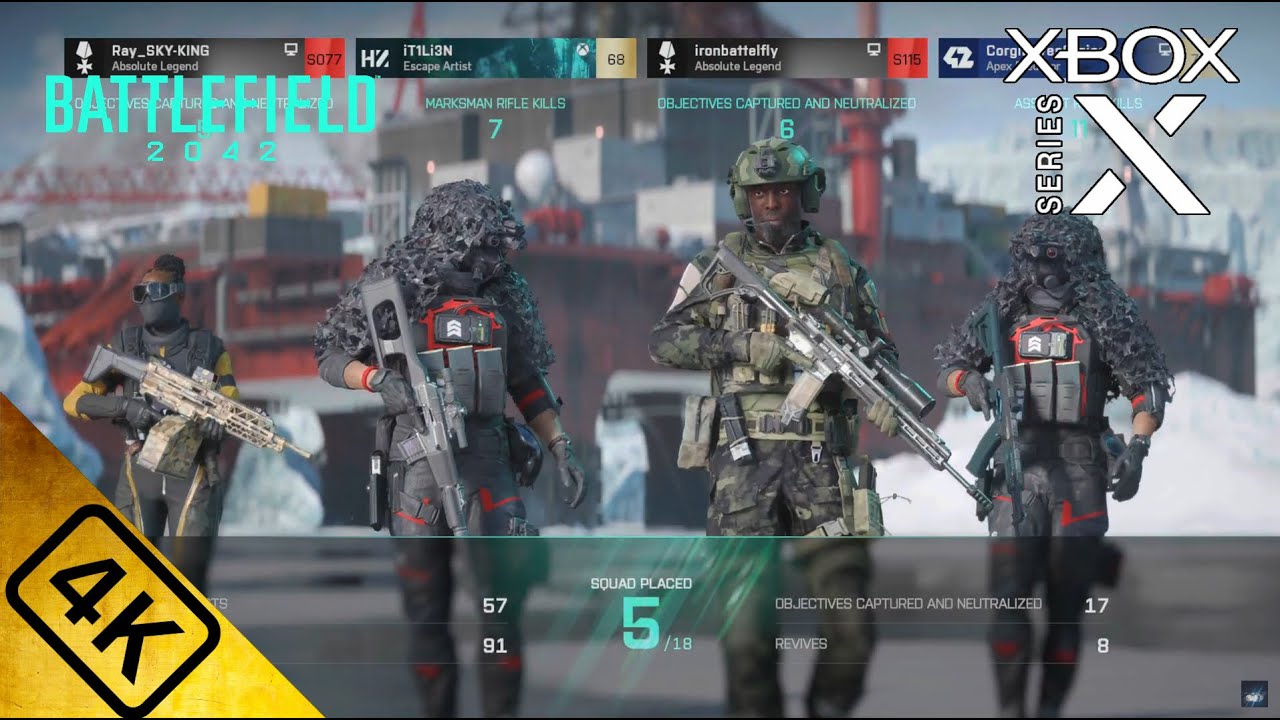
Task: Select Ray_SKY-KING's player card
Action: [x=204, y=58]
